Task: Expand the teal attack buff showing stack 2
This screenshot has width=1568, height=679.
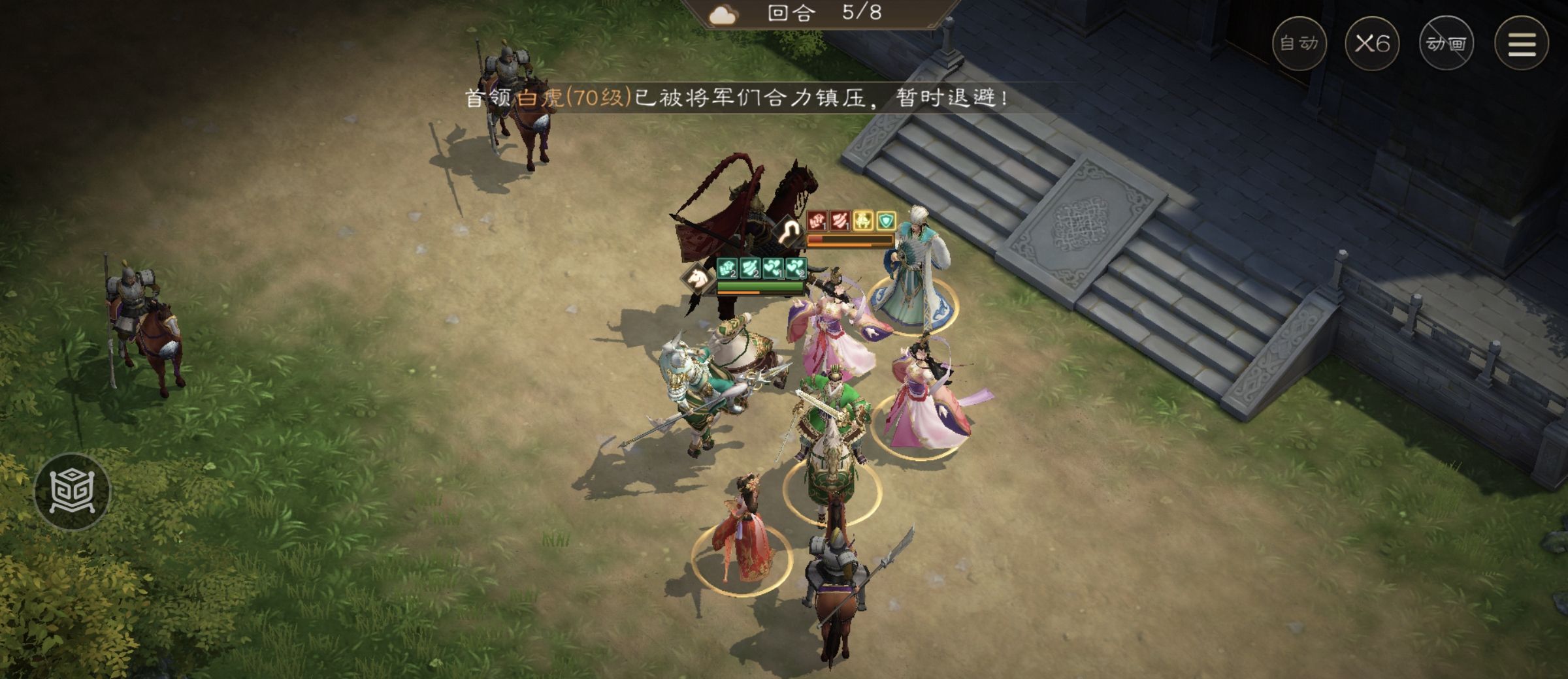Action: pyautogui.click(x=727, y=270)
